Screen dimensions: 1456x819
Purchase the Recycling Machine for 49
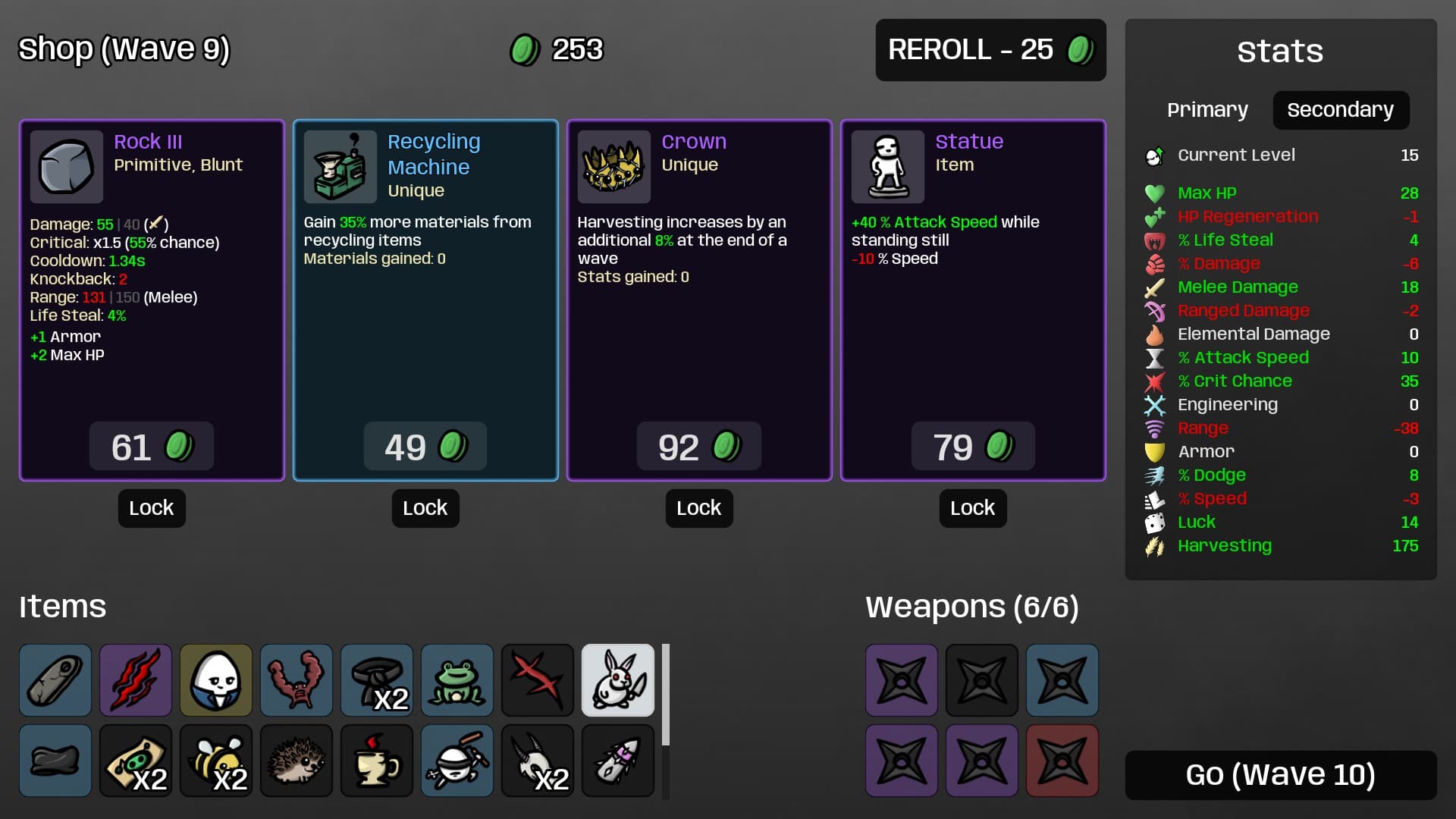click(x=425, y=447)
